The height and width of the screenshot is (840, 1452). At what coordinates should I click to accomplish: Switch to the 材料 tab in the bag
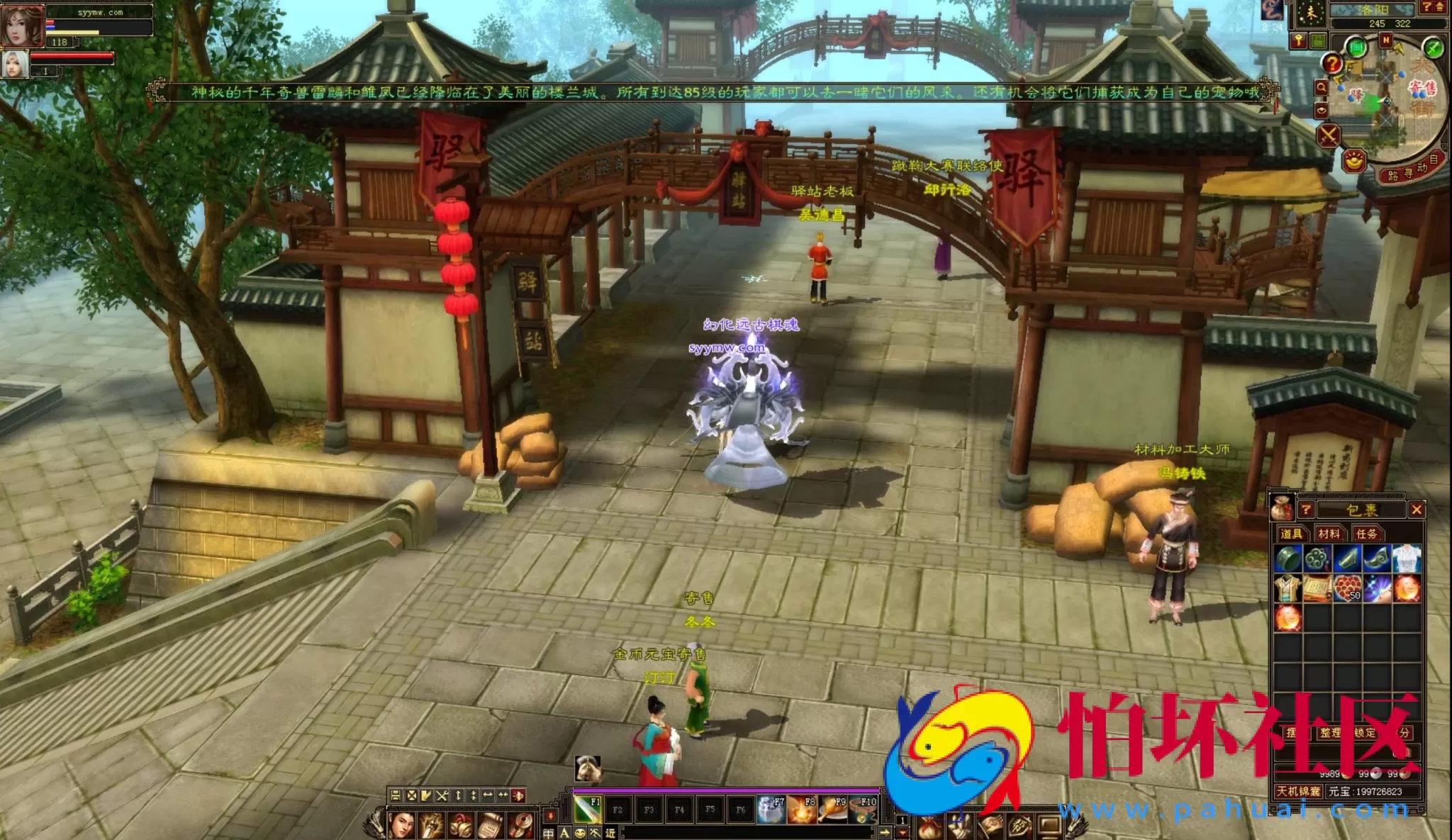pos(1330,534)
